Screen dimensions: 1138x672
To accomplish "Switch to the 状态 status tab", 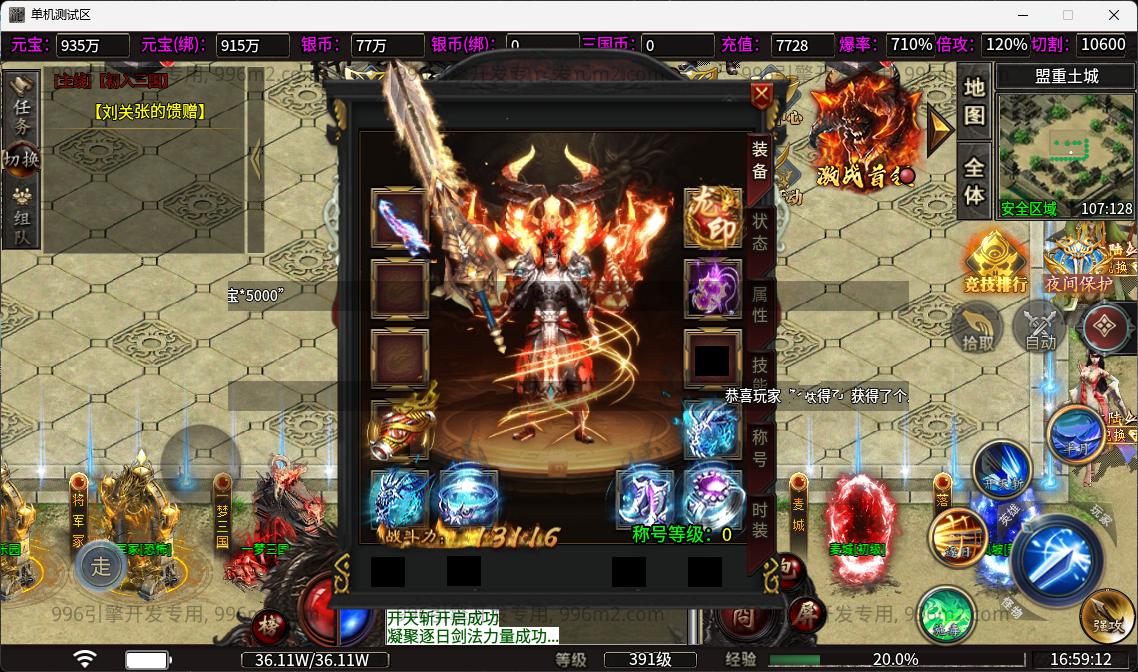I will point(760,232).
